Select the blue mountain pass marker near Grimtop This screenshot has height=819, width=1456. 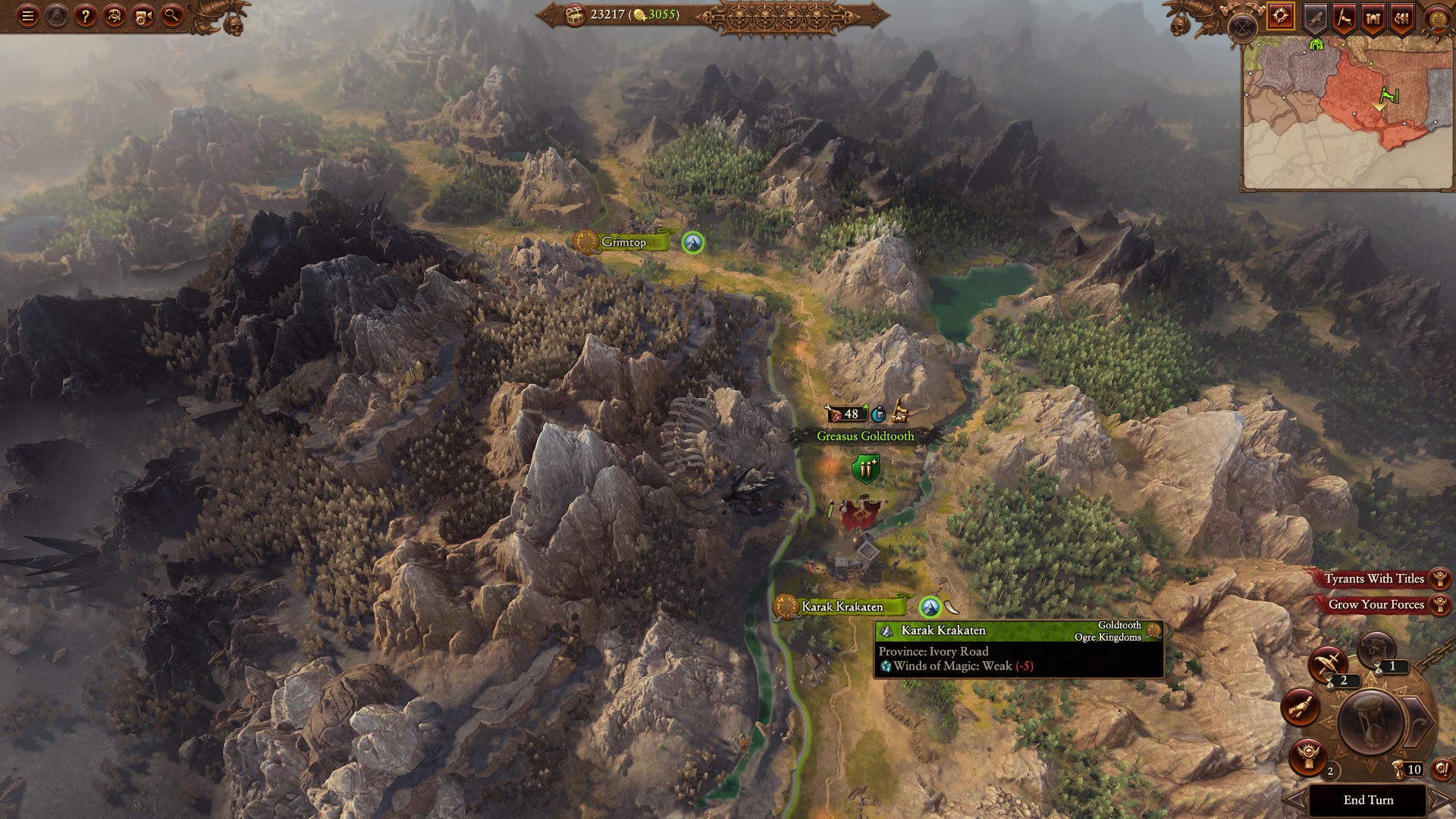(692, 244)
